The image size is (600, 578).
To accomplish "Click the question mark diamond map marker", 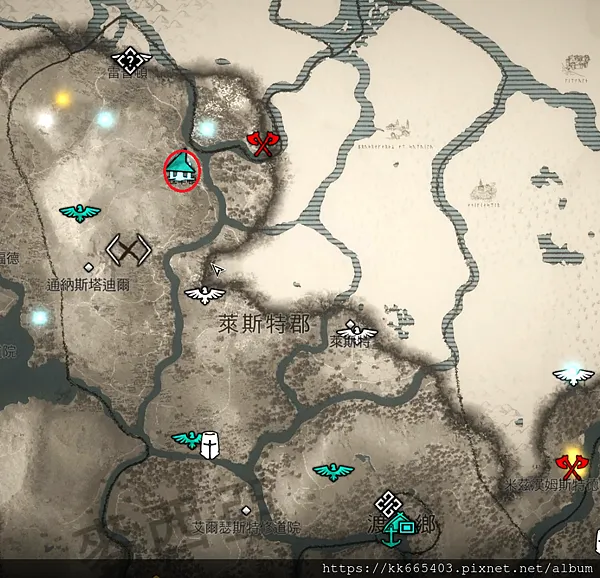I will click(129, 60).
